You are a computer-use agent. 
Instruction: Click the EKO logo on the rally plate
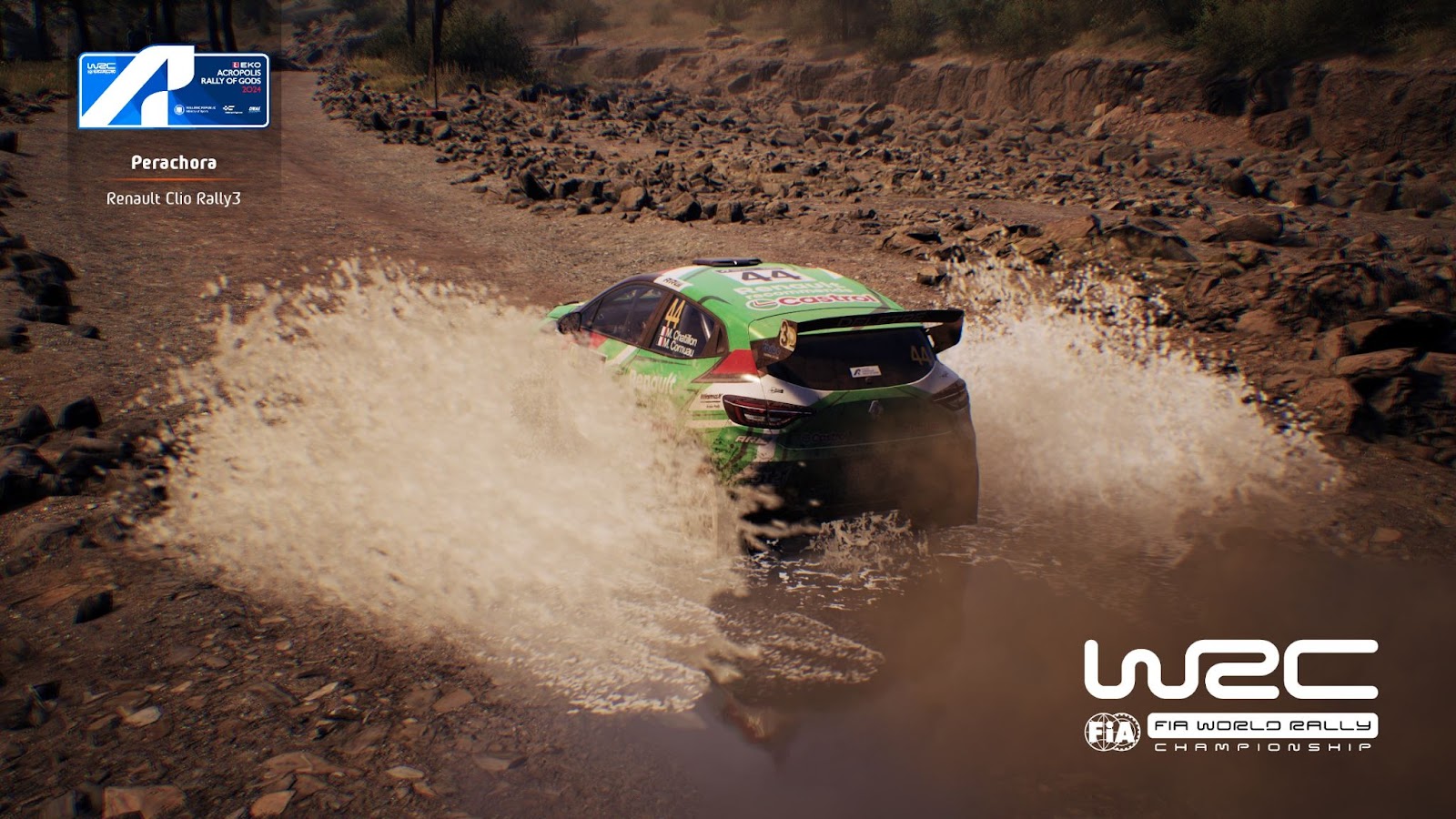point(248,65)
